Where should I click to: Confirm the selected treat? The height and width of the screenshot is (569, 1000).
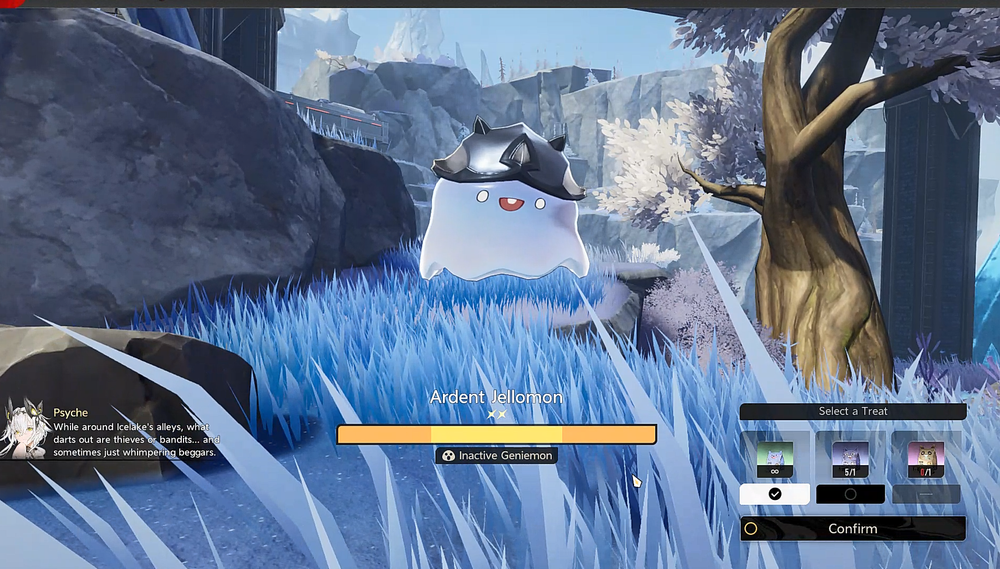[853, 529]
